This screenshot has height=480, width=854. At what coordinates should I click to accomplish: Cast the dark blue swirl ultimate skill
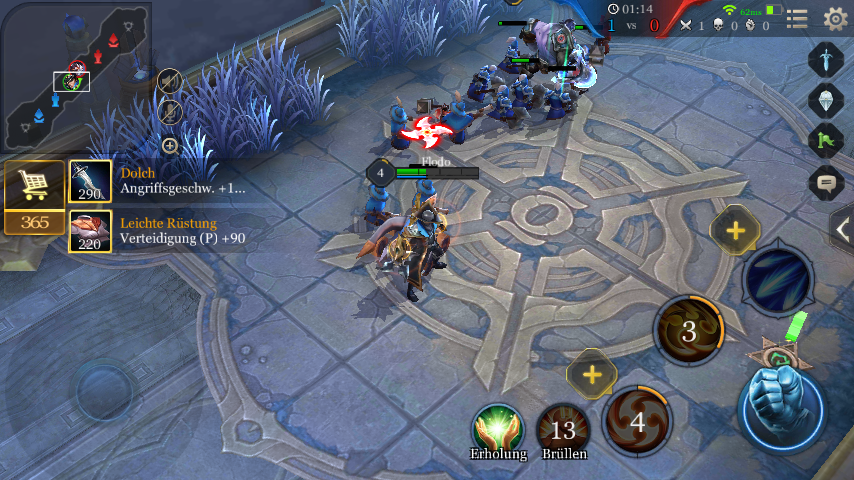pos(777,280)
